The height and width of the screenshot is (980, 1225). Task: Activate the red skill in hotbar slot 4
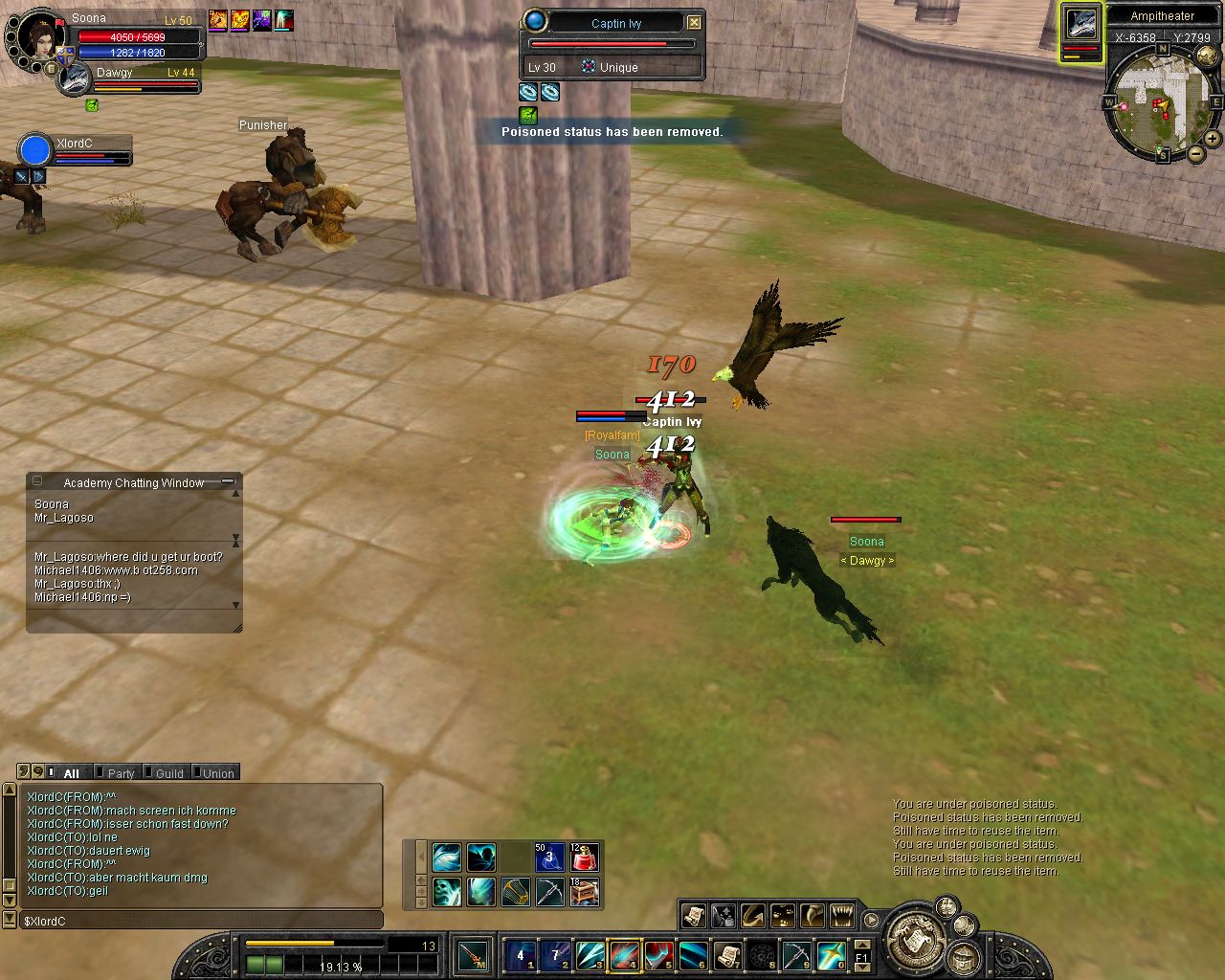(624, 955)
